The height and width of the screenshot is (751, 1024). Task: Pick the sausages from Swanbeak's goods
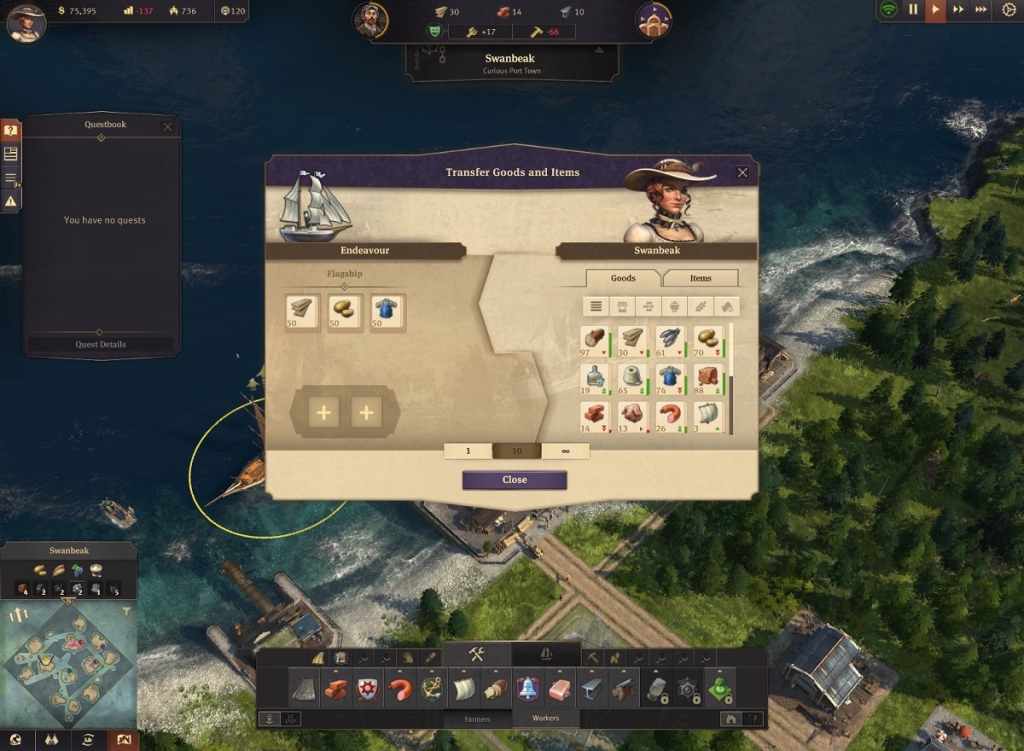670,416
